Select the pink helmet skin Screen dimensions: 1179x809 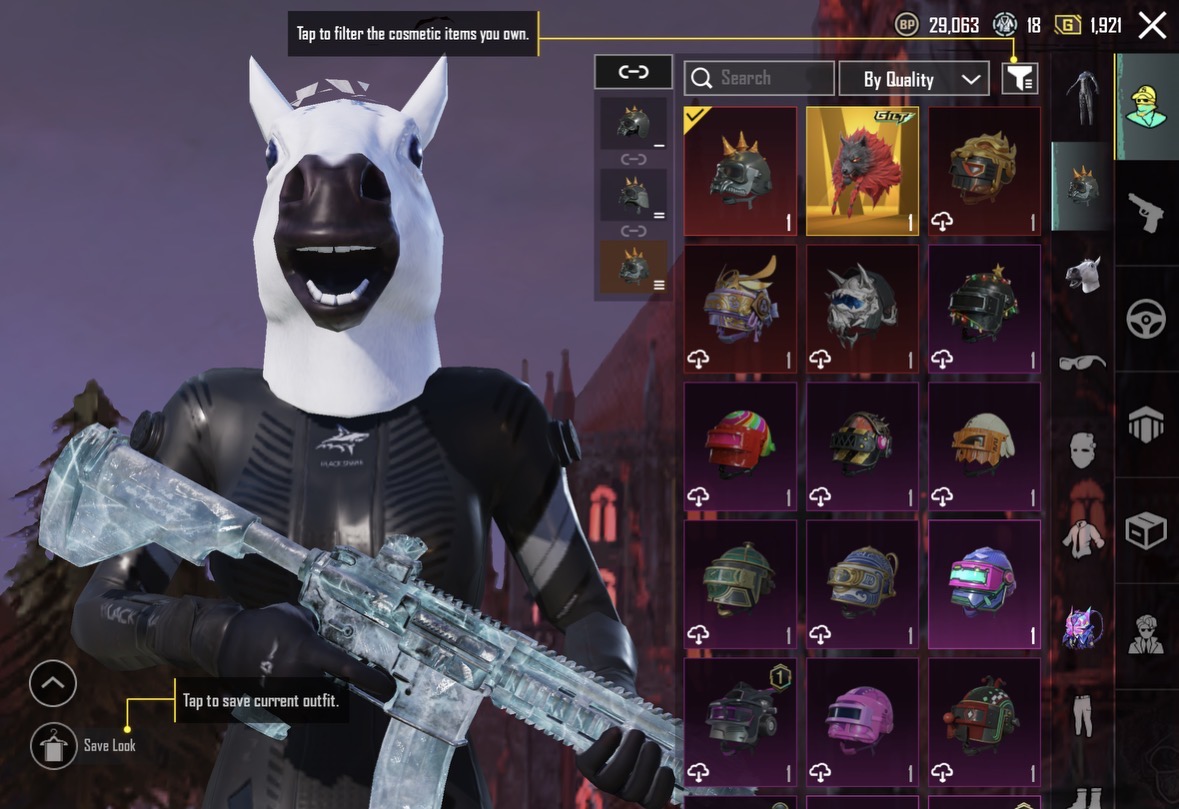(862, 720)
